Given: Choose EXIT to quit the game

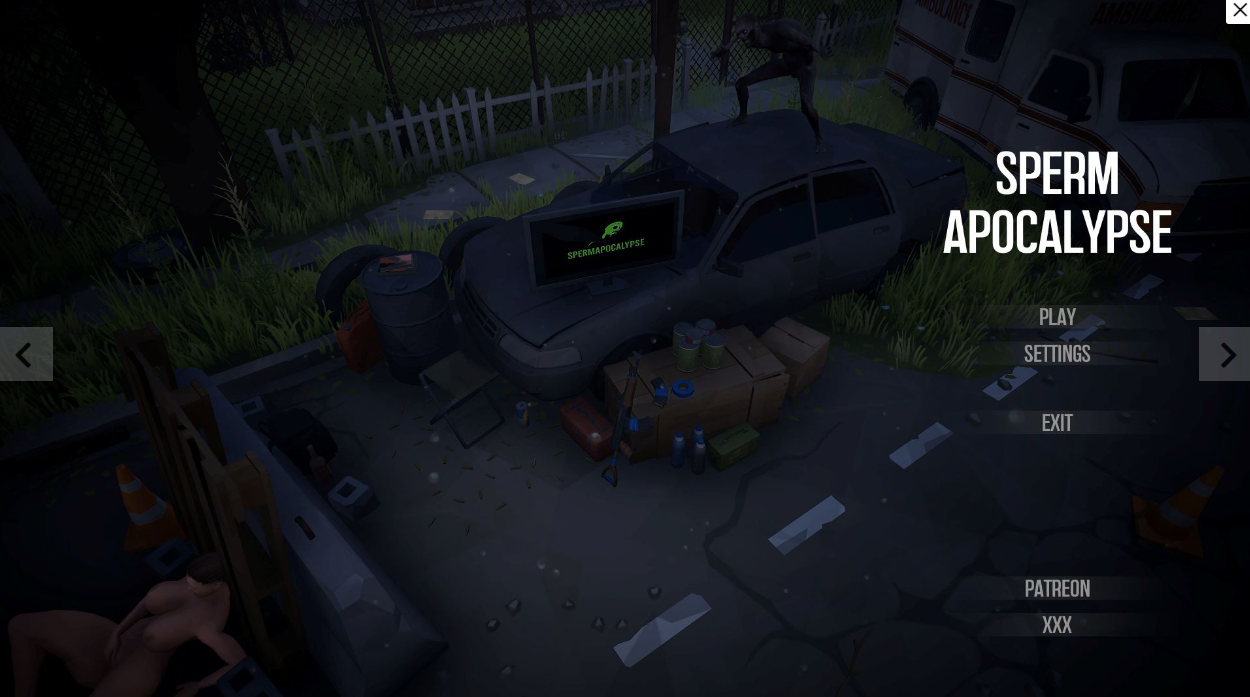Looking at the screenshot, I should point(1057,423).
